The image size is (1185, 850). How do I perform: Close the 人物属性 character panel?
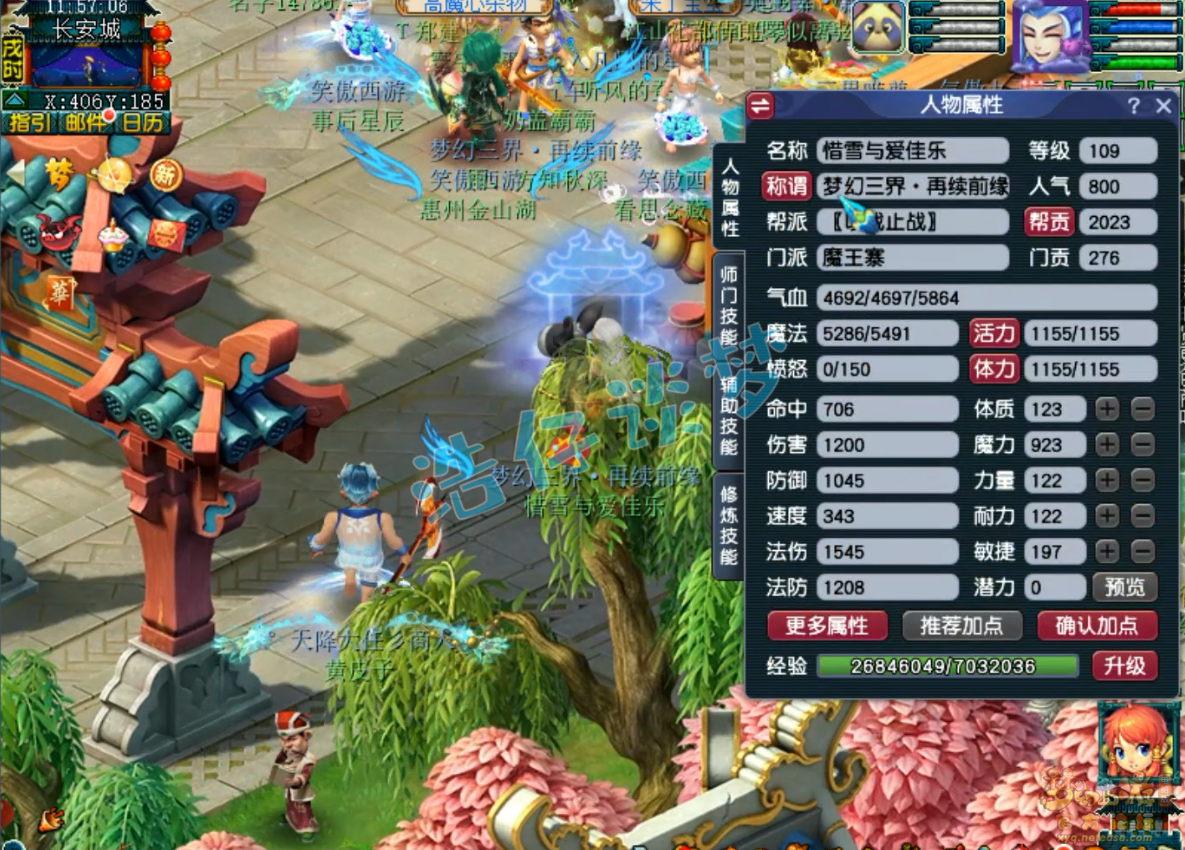point(1163,106)
